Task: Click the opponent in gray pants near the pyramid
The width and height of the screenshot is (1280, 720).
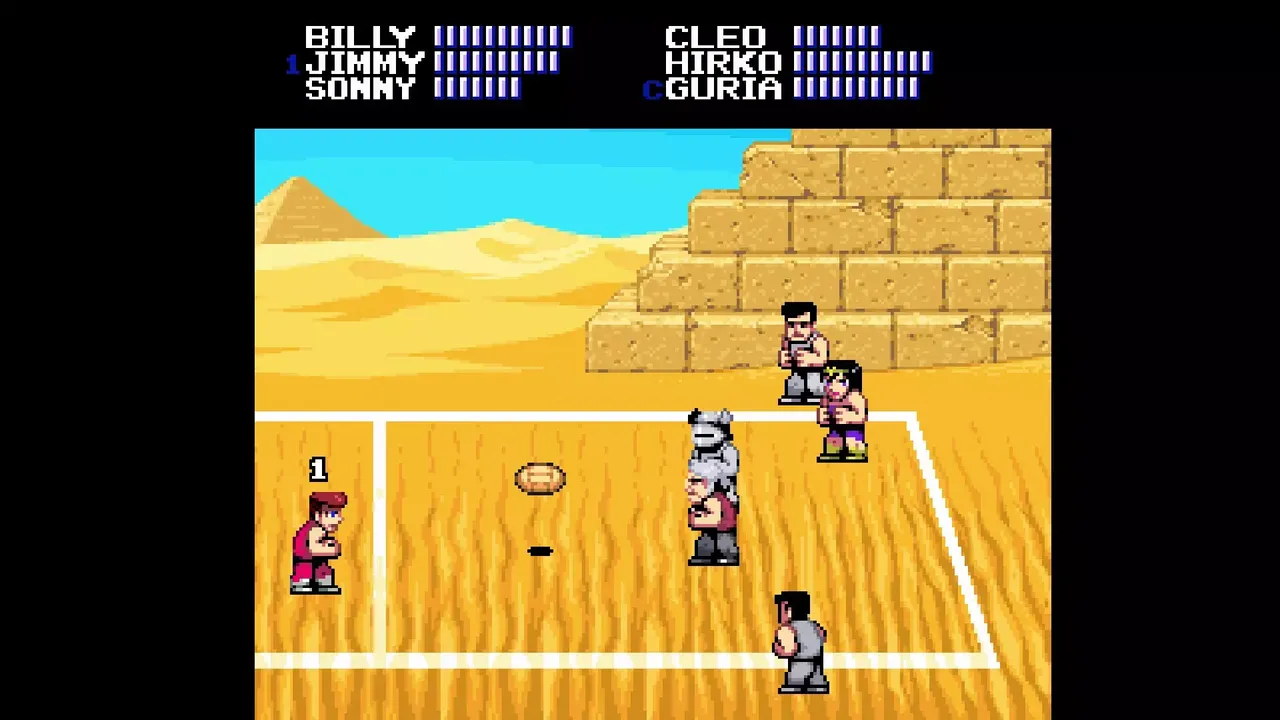Action: [800, 350]
